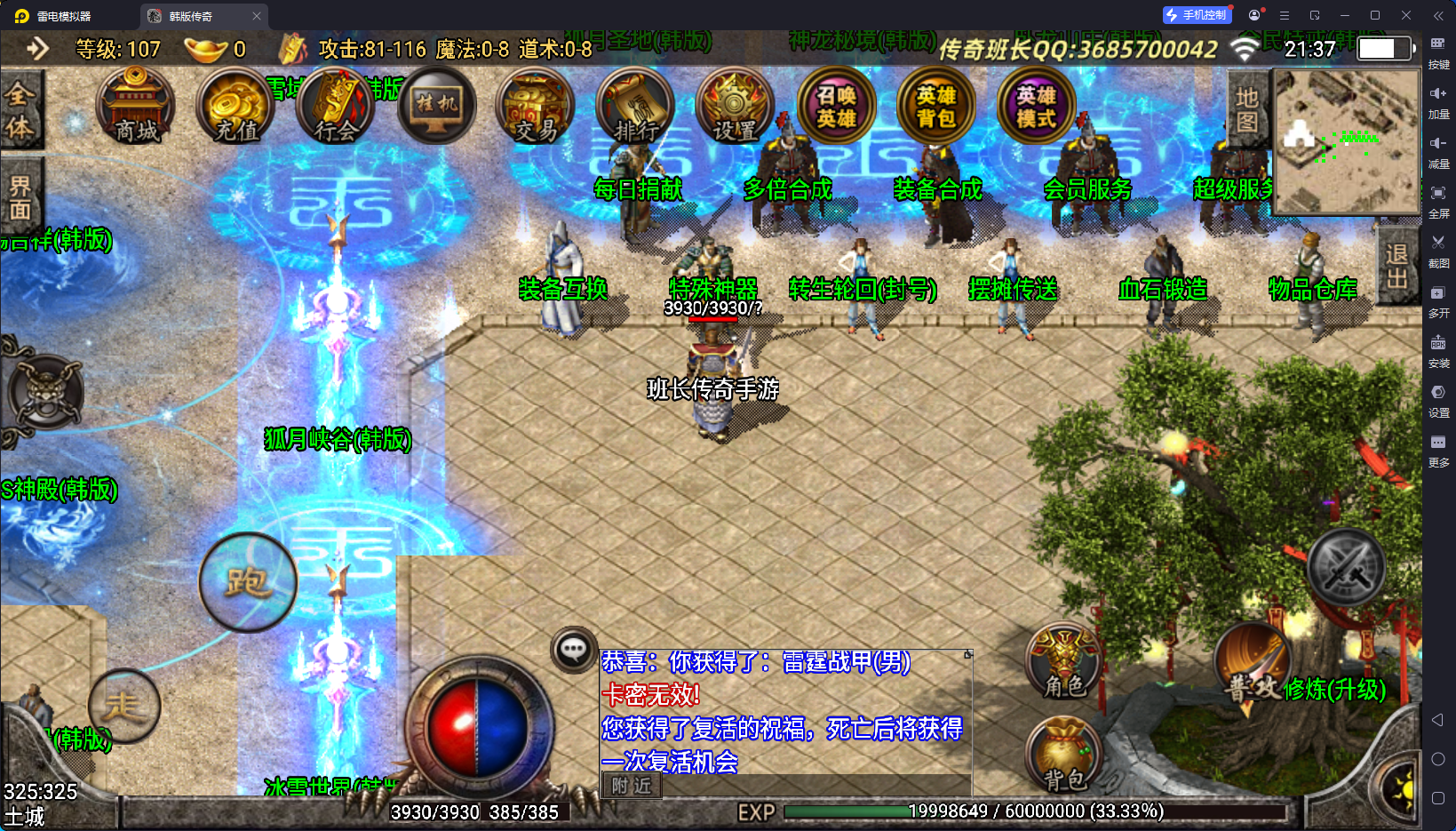This screenshot has height=831, width=1456.
Task: Open the 交易 trade menu
Action: pyautogui.click(x=536, y=107)
